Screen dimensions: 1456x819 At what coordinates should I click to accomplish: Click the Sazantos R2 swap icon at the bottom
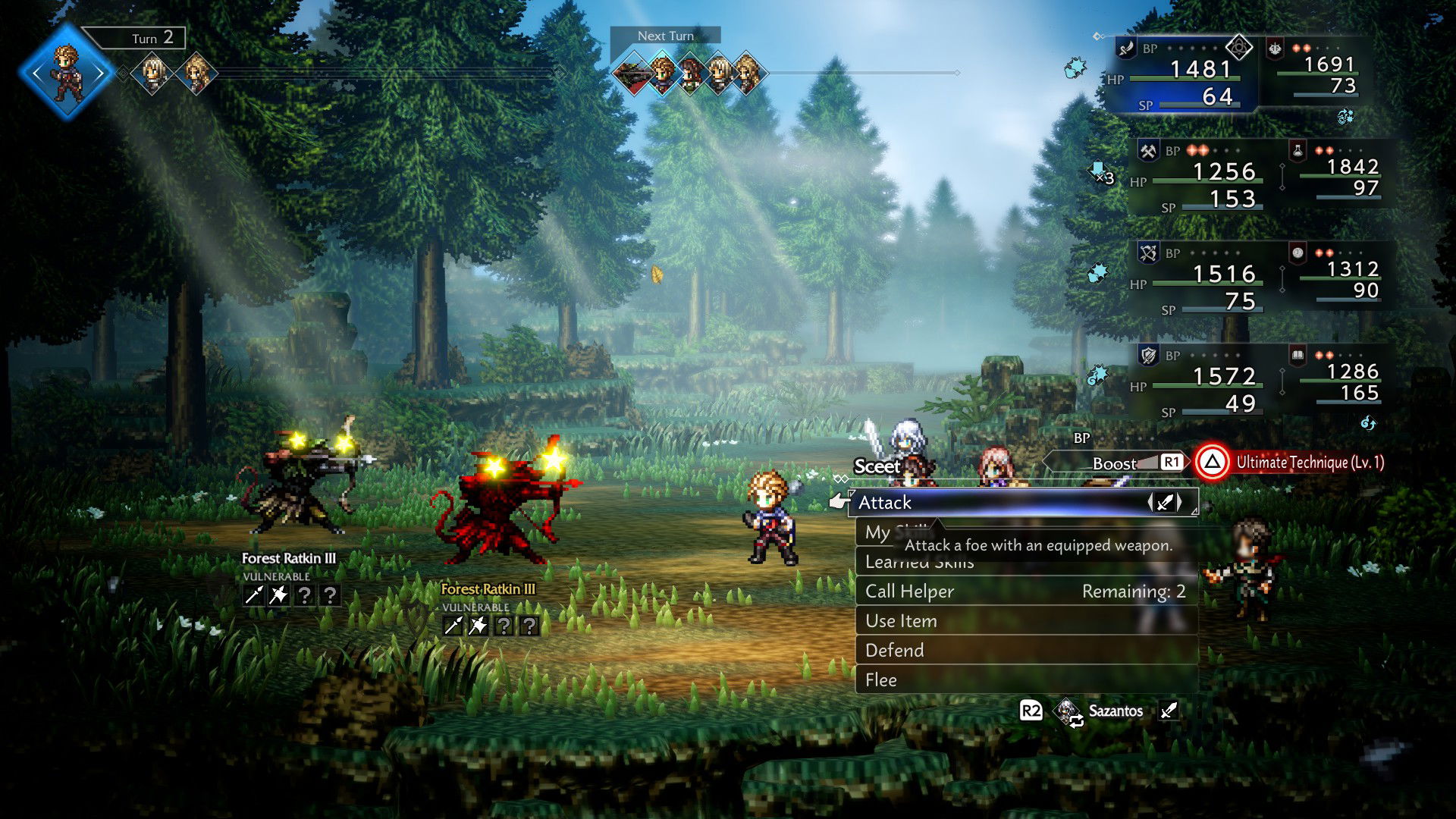1065,711
